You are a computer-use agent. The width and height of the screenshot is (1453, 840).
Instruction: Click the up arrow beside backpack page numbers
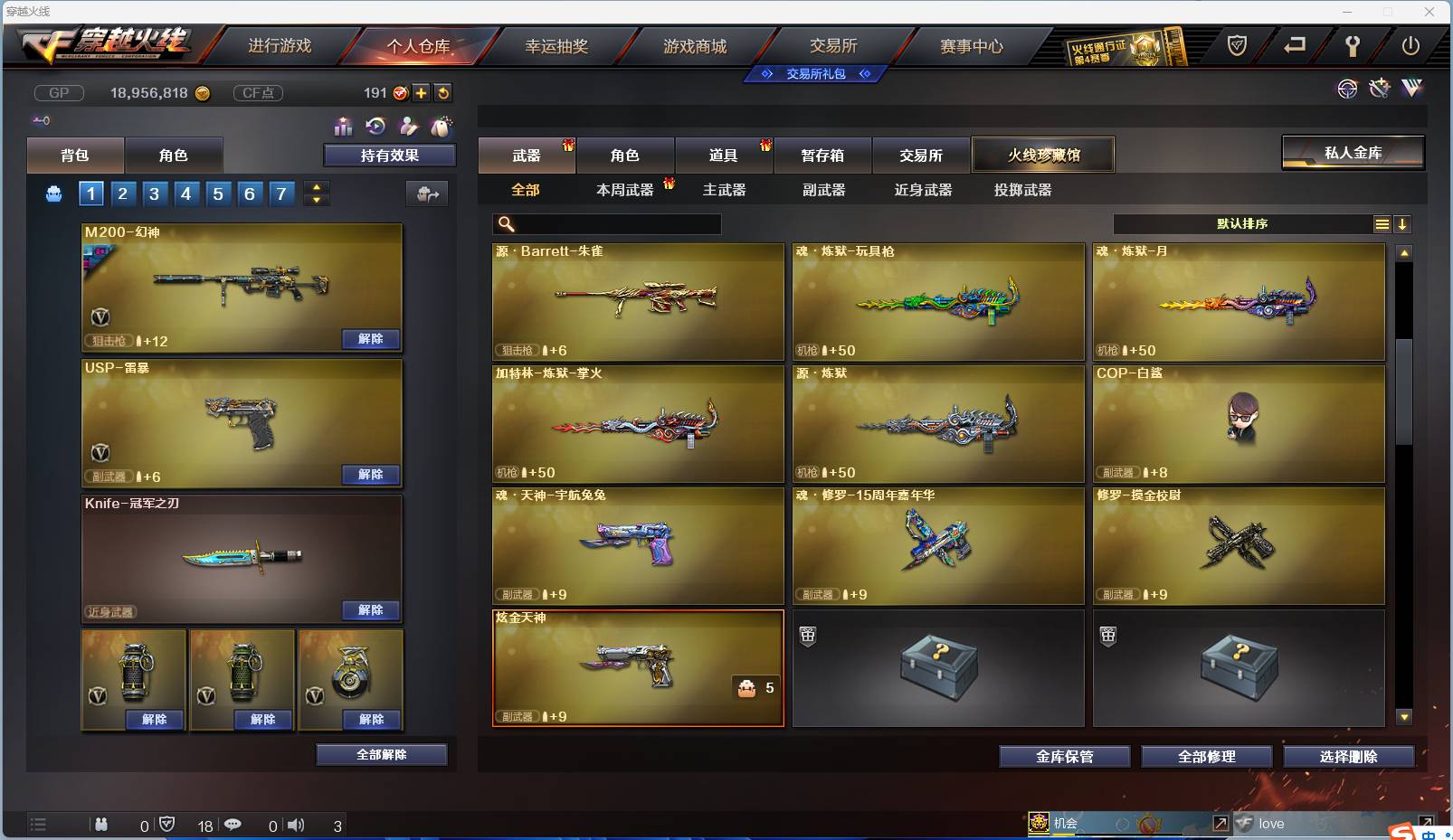click(317, 186)
